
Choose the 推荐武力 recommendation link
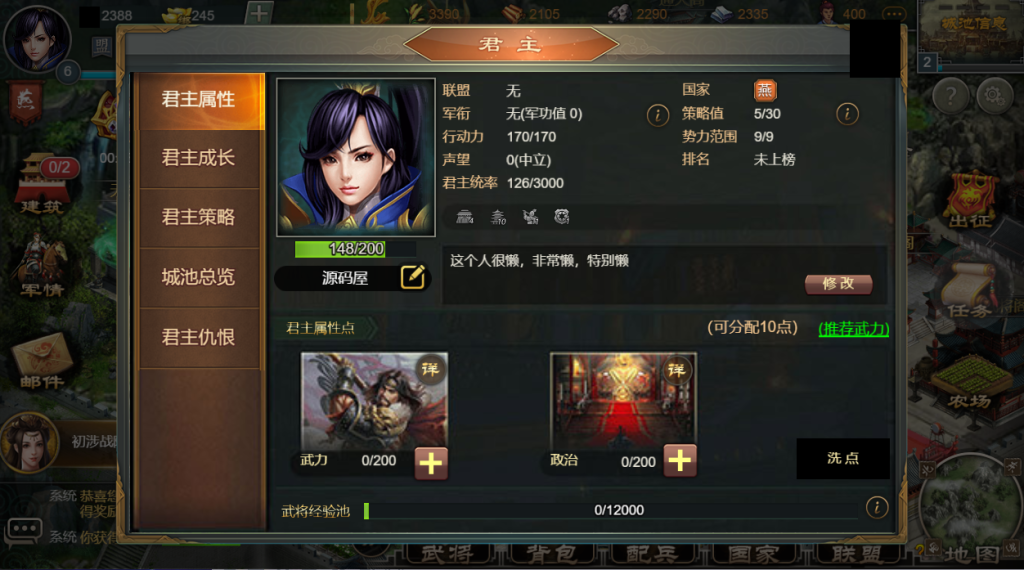(x=853, y=328)
